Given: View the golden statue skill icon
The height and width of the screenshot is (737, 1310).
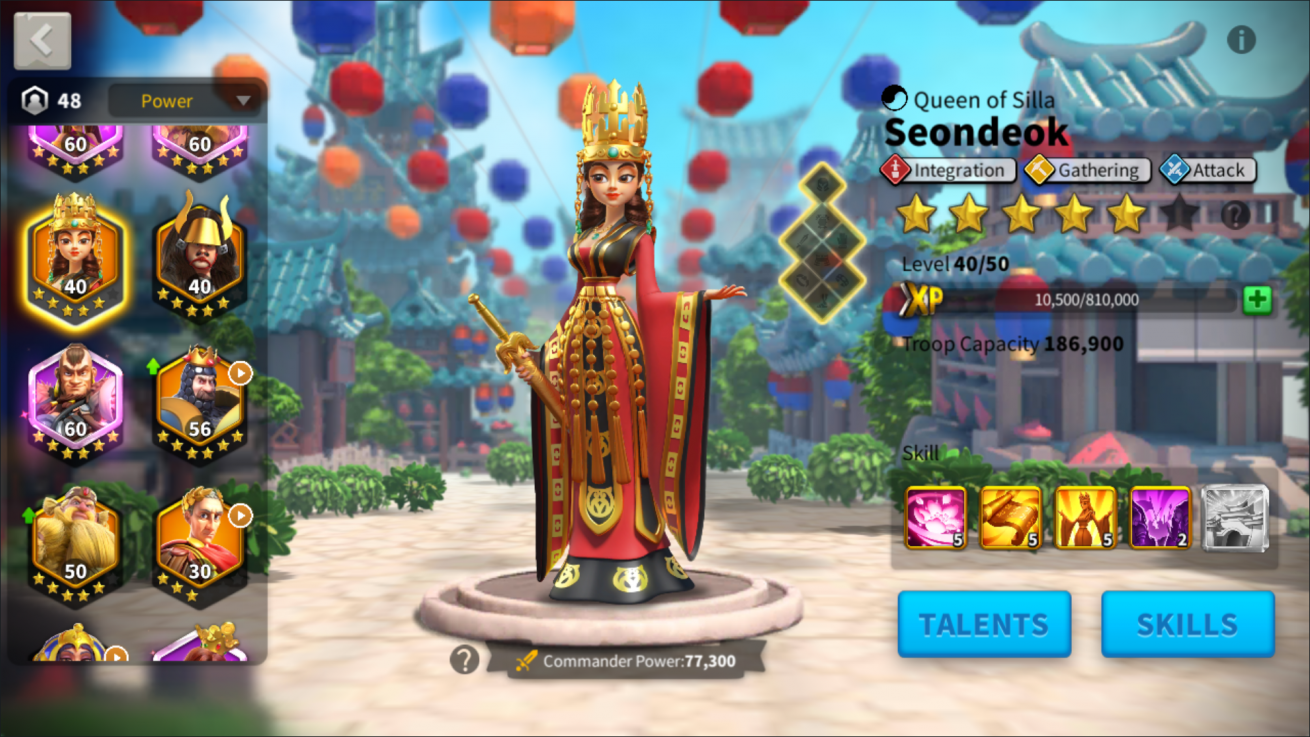Looking at the screenshot, I should click(1085, 518).
